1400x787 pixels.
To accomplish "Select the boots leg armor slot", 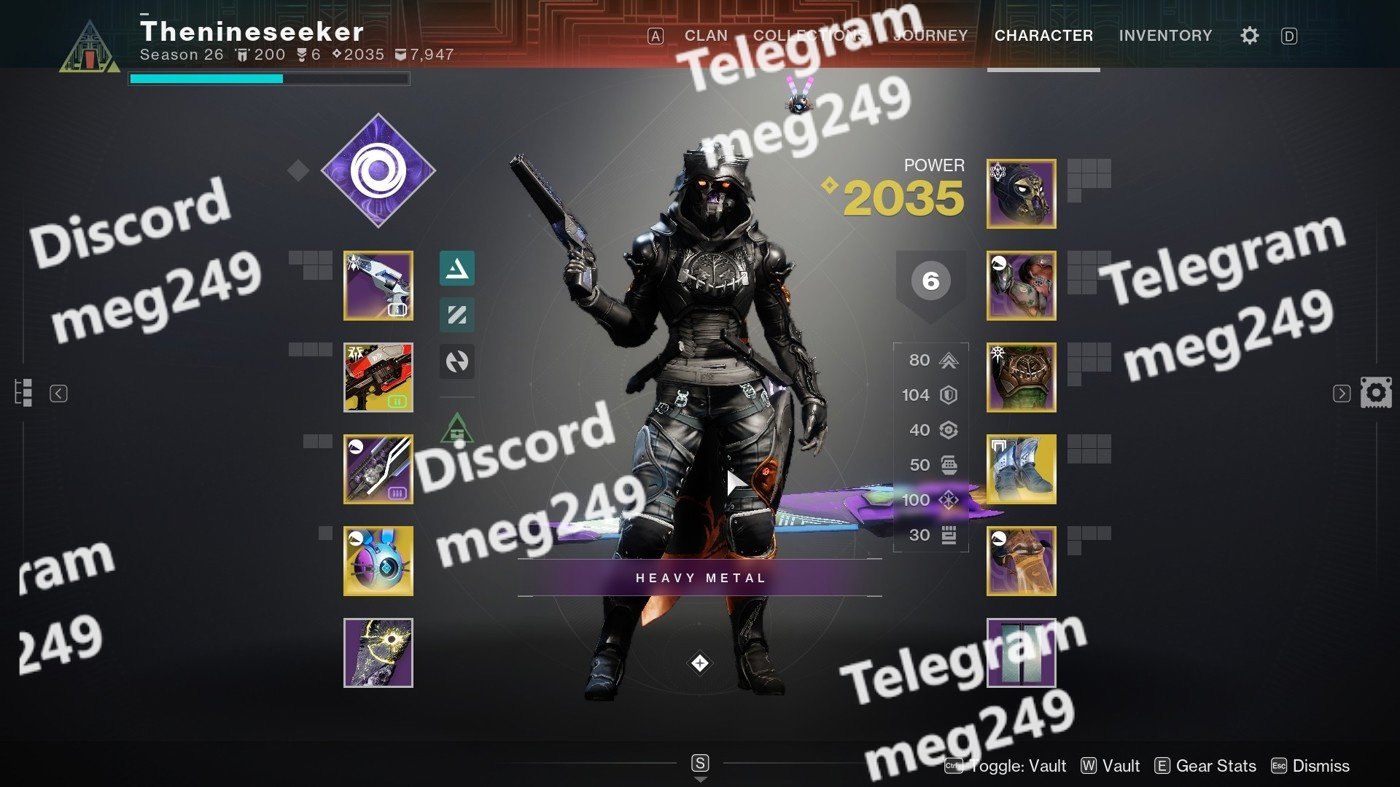I will [1021, 469].
